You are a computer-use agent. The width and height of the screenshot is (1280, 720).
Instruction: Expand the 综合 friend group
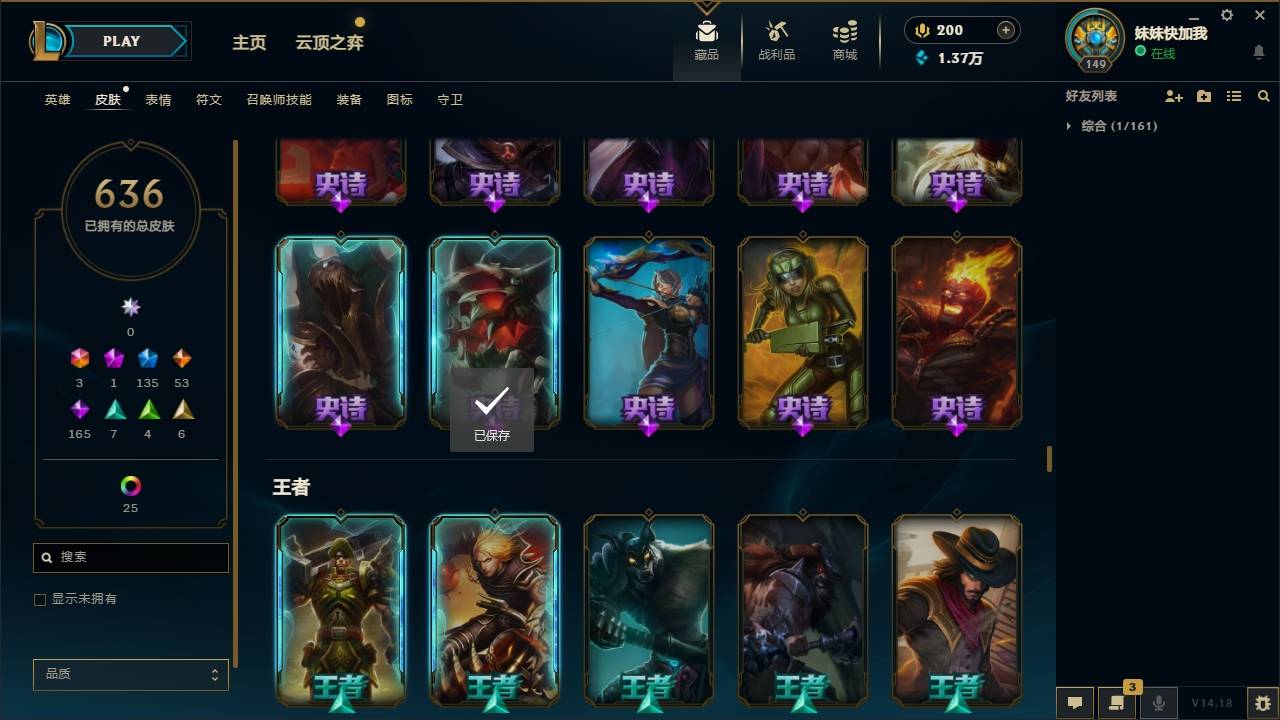click(1069, 126)
